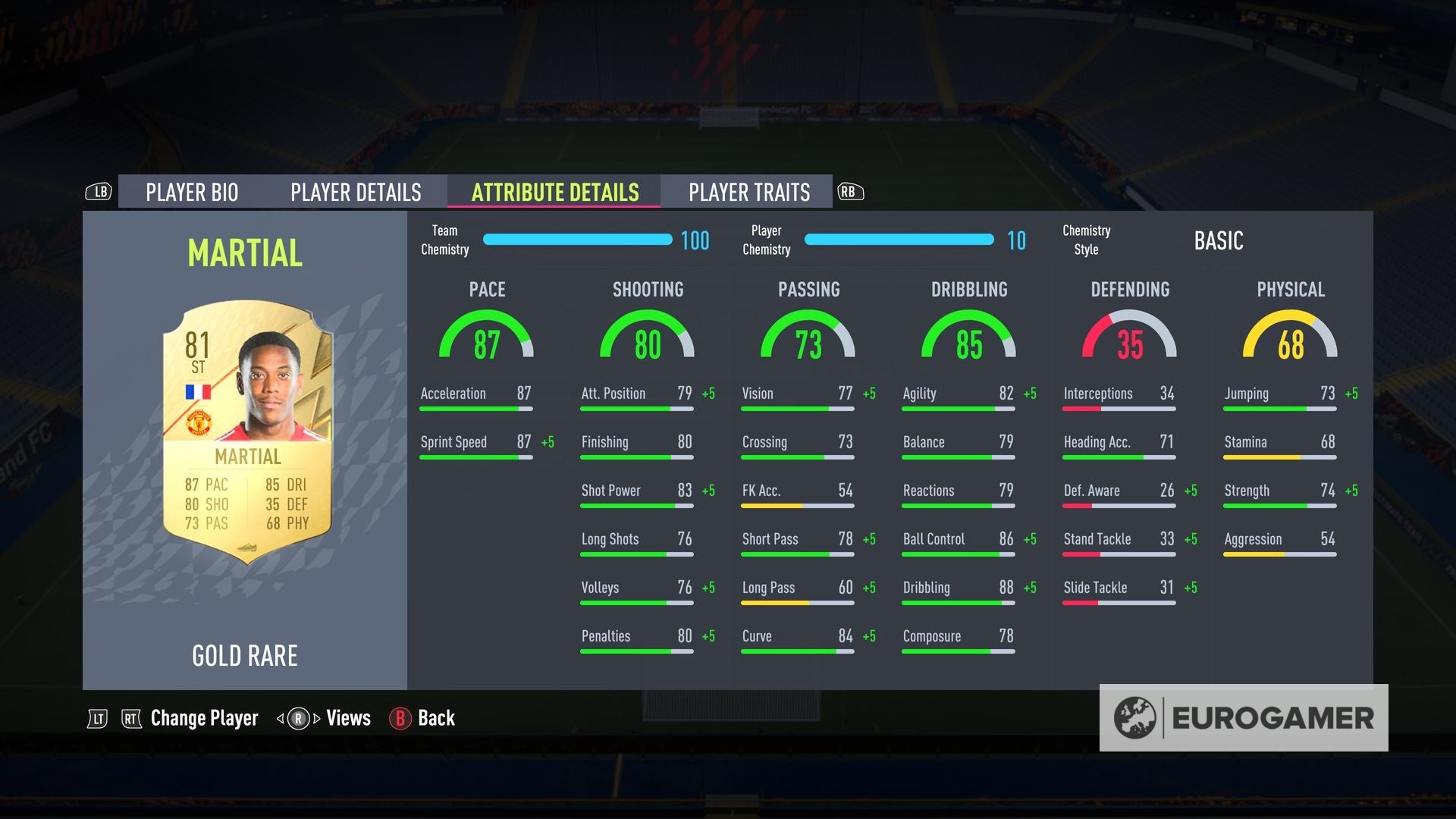Click Change Player action label

click(x=203, y=718)
